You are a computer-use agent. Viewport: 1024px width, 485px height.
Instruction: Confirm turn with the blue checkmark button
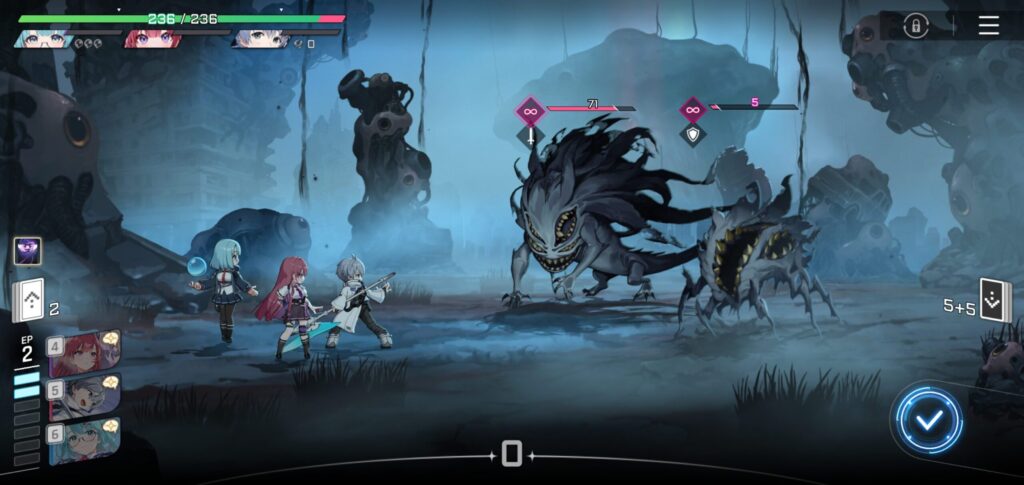929,420
